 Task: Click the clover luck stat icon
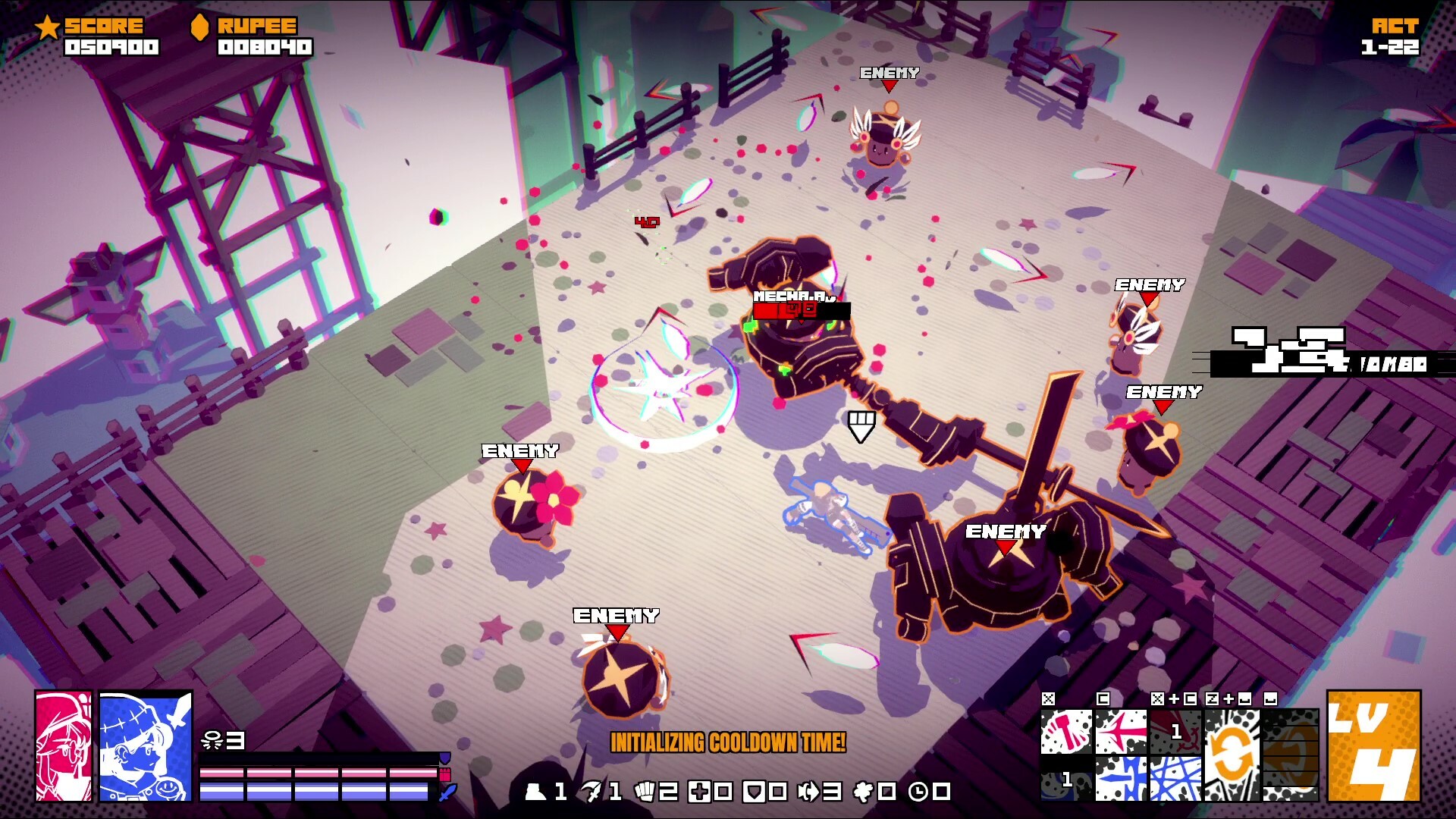[x=863, y=792]
